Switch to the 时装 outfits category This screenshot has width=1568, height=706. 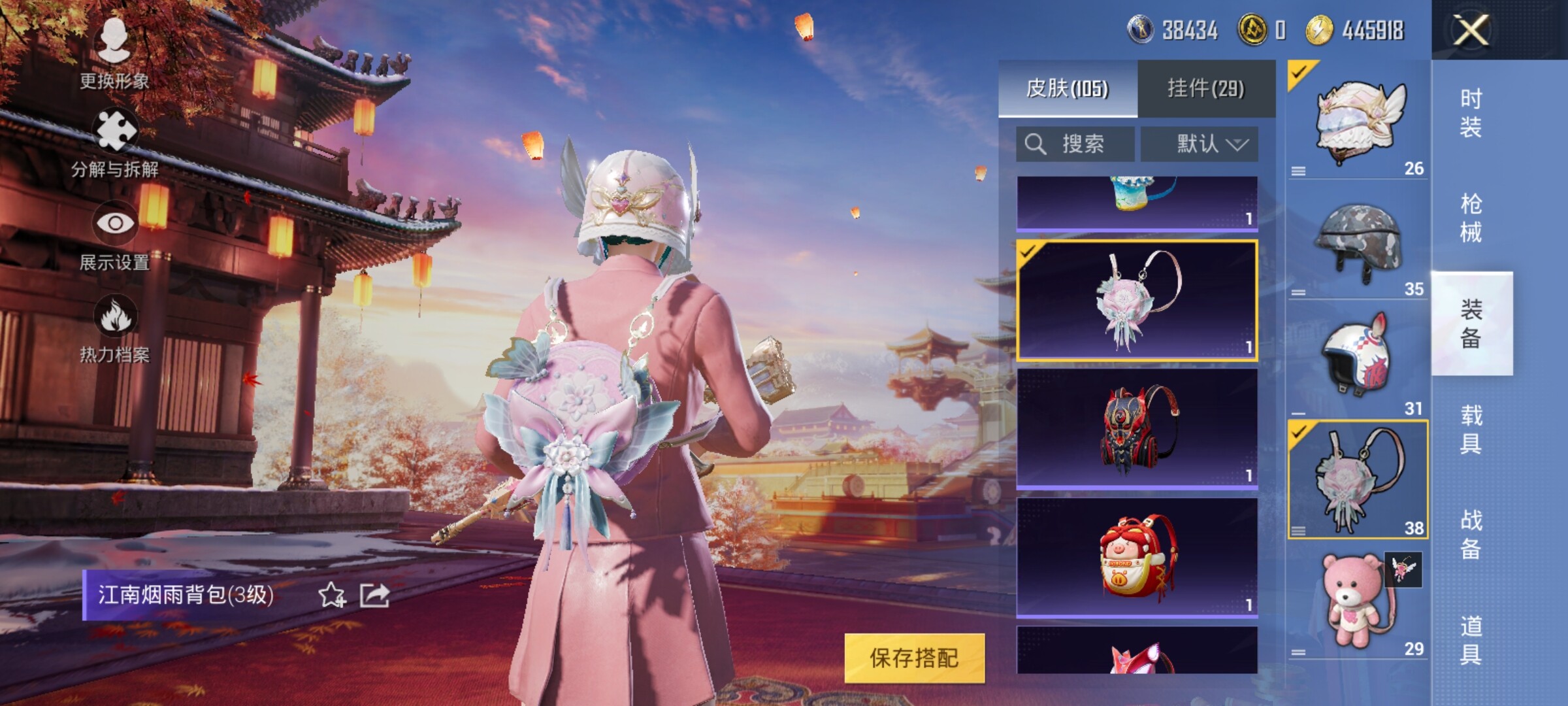(1471, 112)
